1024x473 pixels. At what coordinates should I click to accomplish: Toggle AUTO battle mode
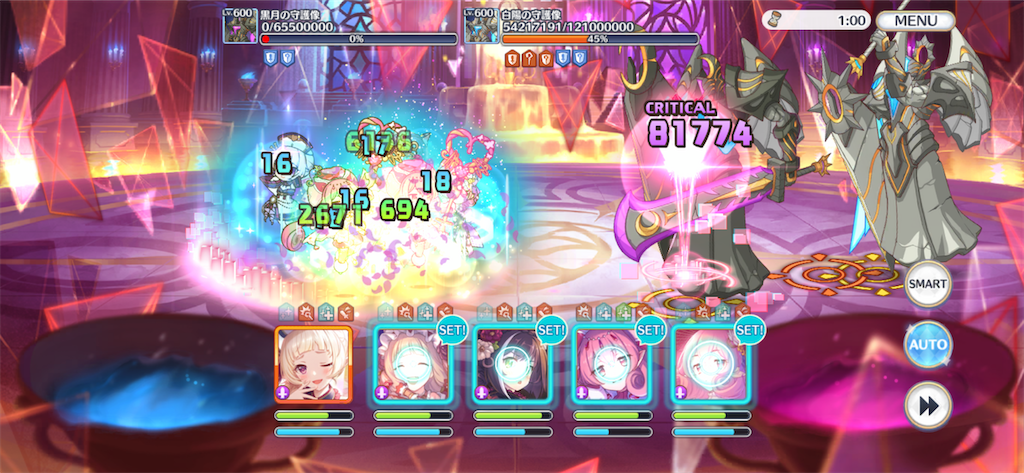pyautogui.click(x=927, y=345)
